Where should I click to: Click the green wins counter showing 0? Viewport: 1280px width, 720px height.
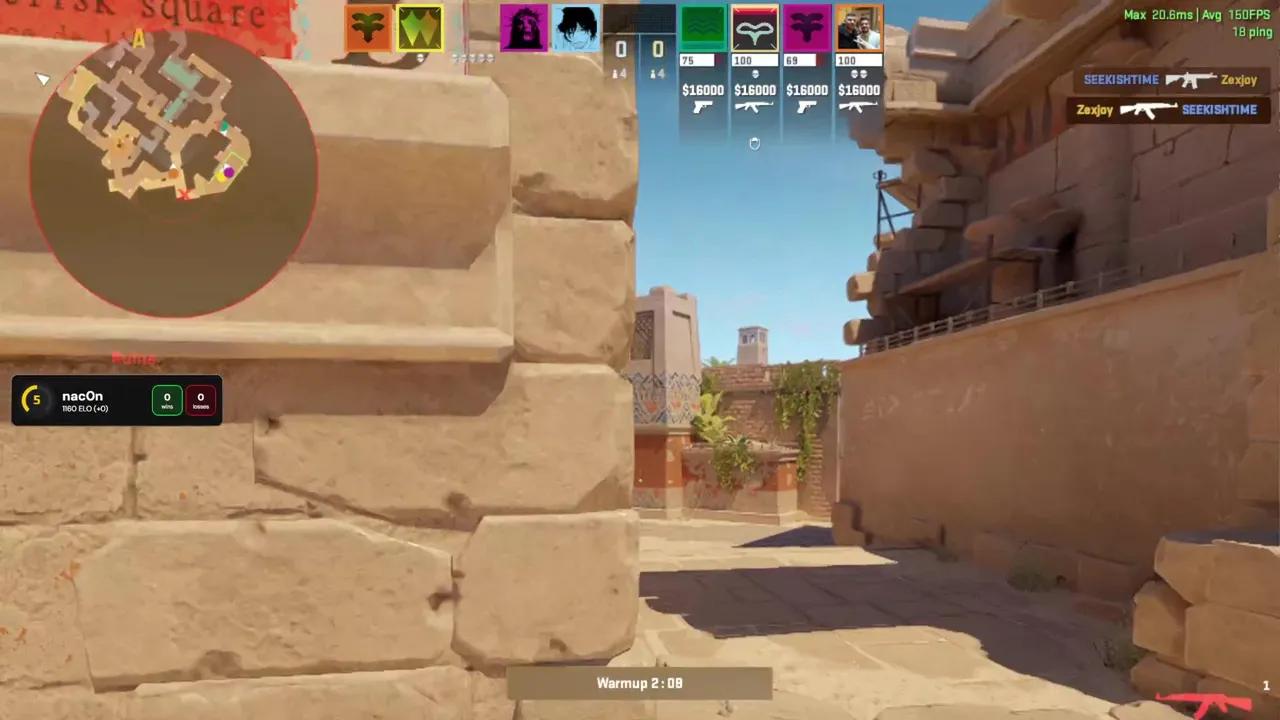[166, 398]
